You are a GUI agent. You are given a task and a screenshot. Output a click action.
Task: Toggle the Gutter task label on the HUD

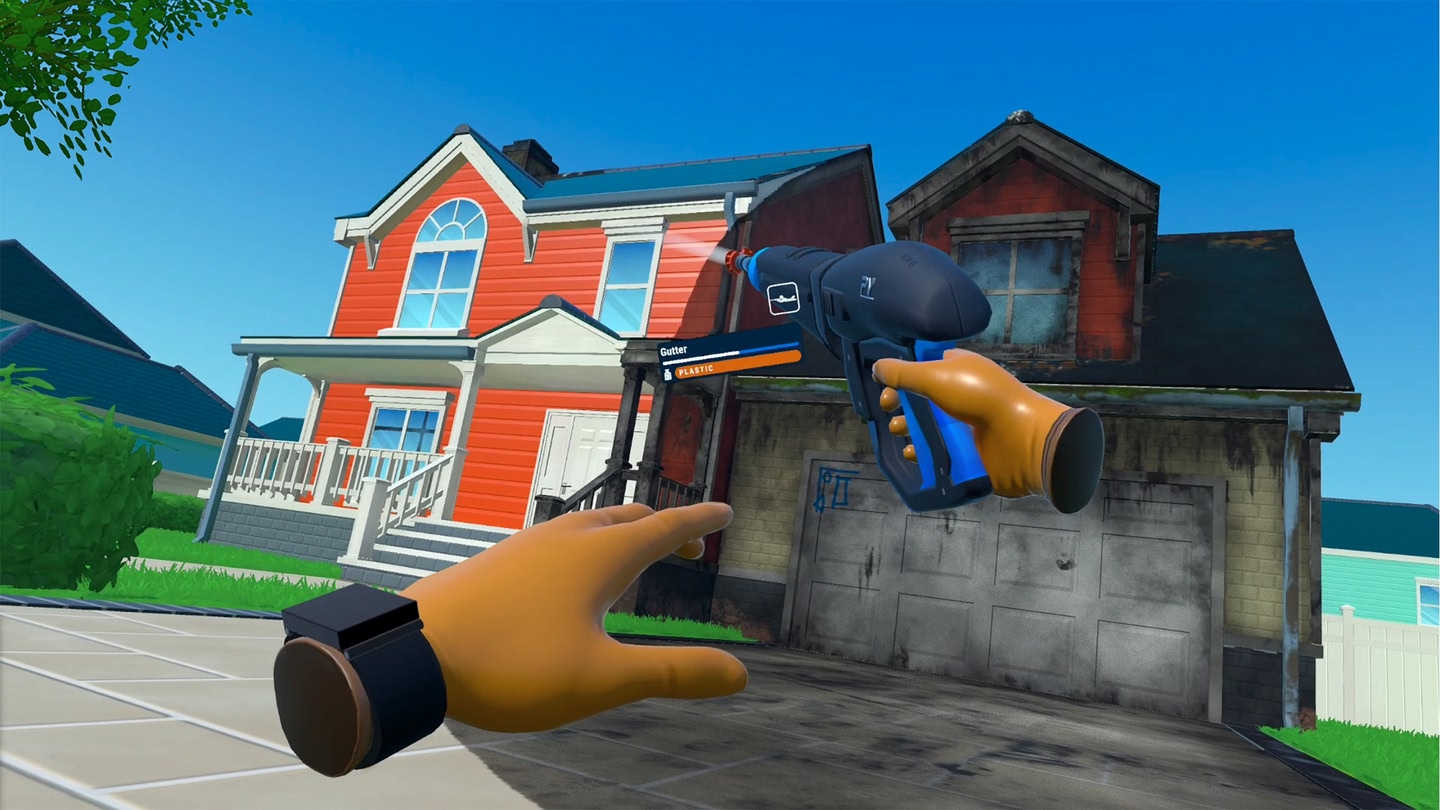click(x=676, y=350)
